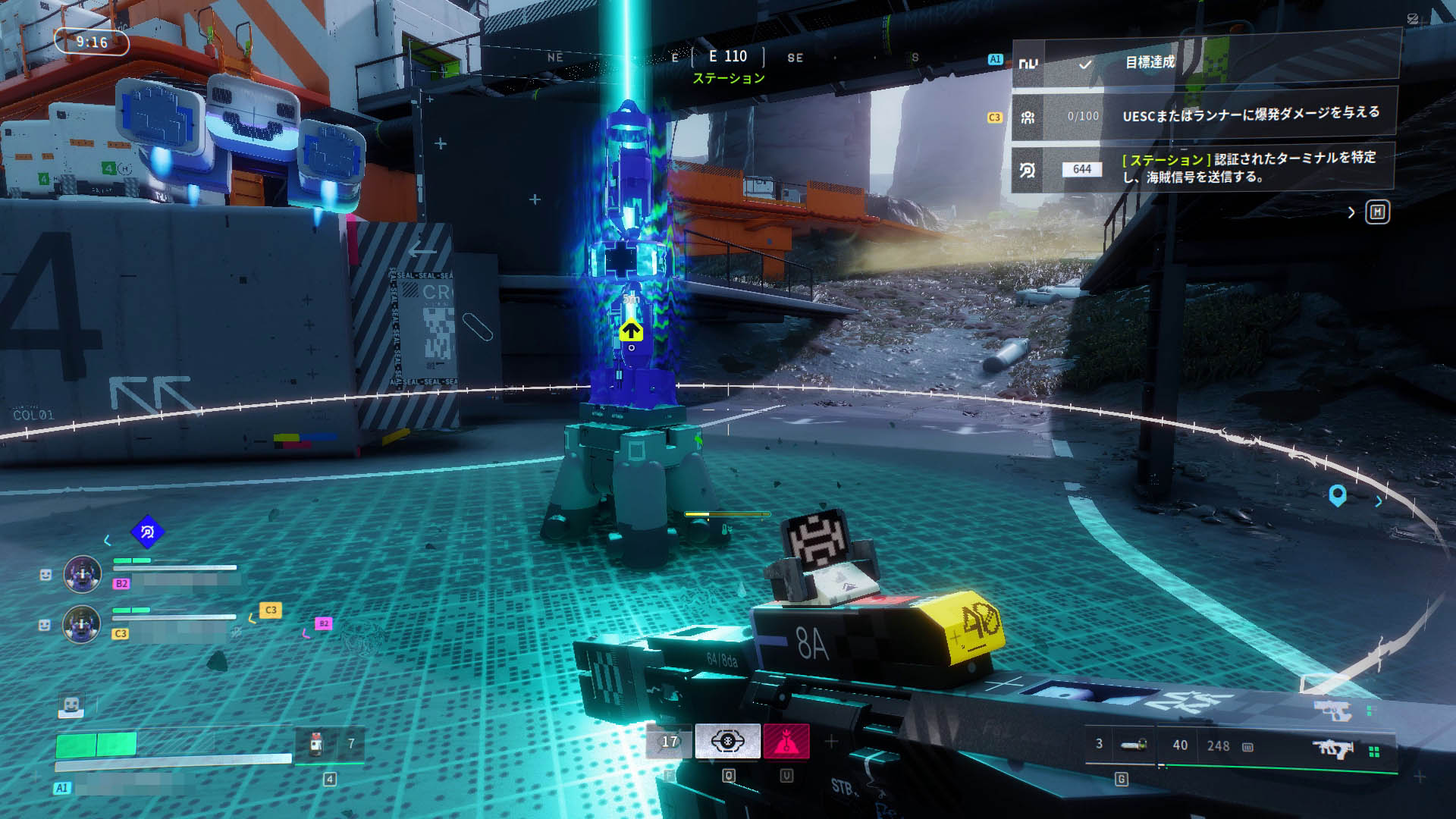Screen dimensions: 1456x819
Task: Click the blue diamond signal icon
Action: tap(147, 532)
